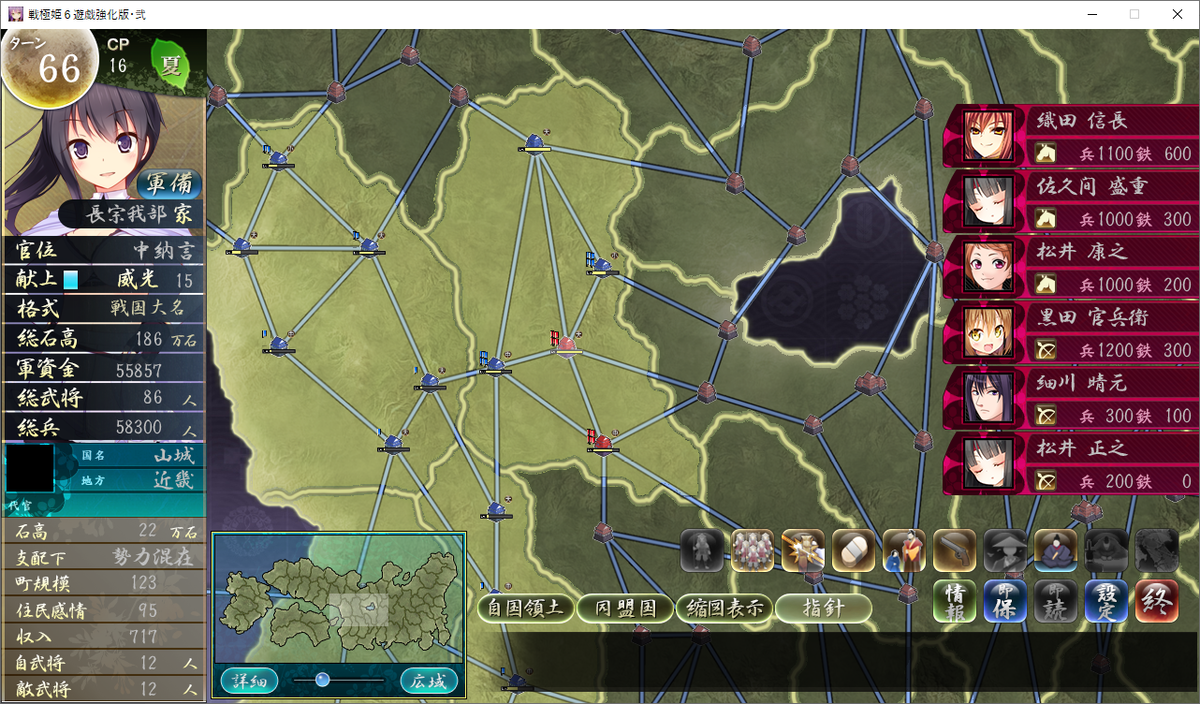Click the minimap zoom slider handle
1200x704 pixels.
click(x=322, y=680)
